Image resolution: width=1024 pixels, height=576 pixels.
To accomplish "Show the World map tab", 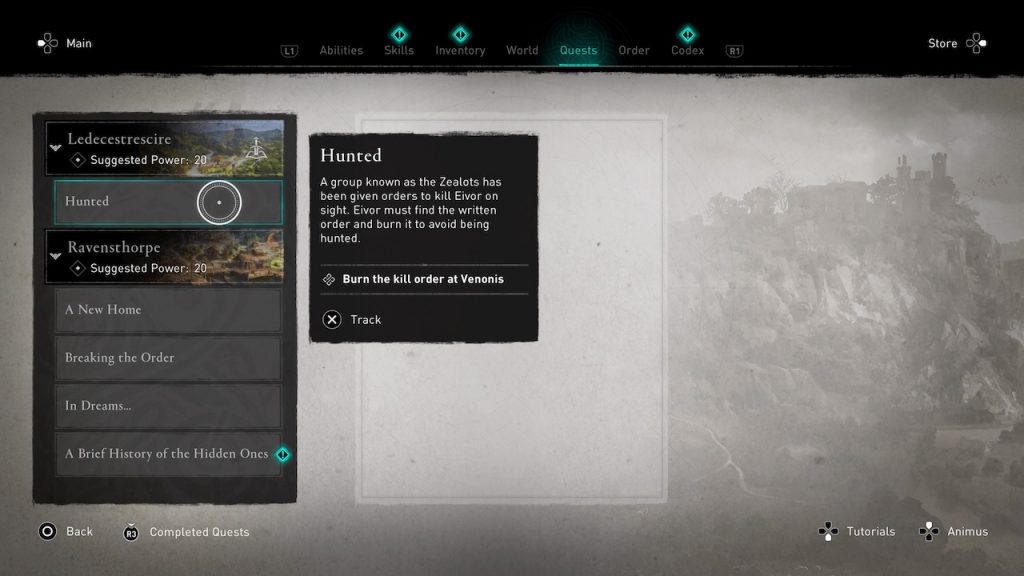I will tap(522, 51).
